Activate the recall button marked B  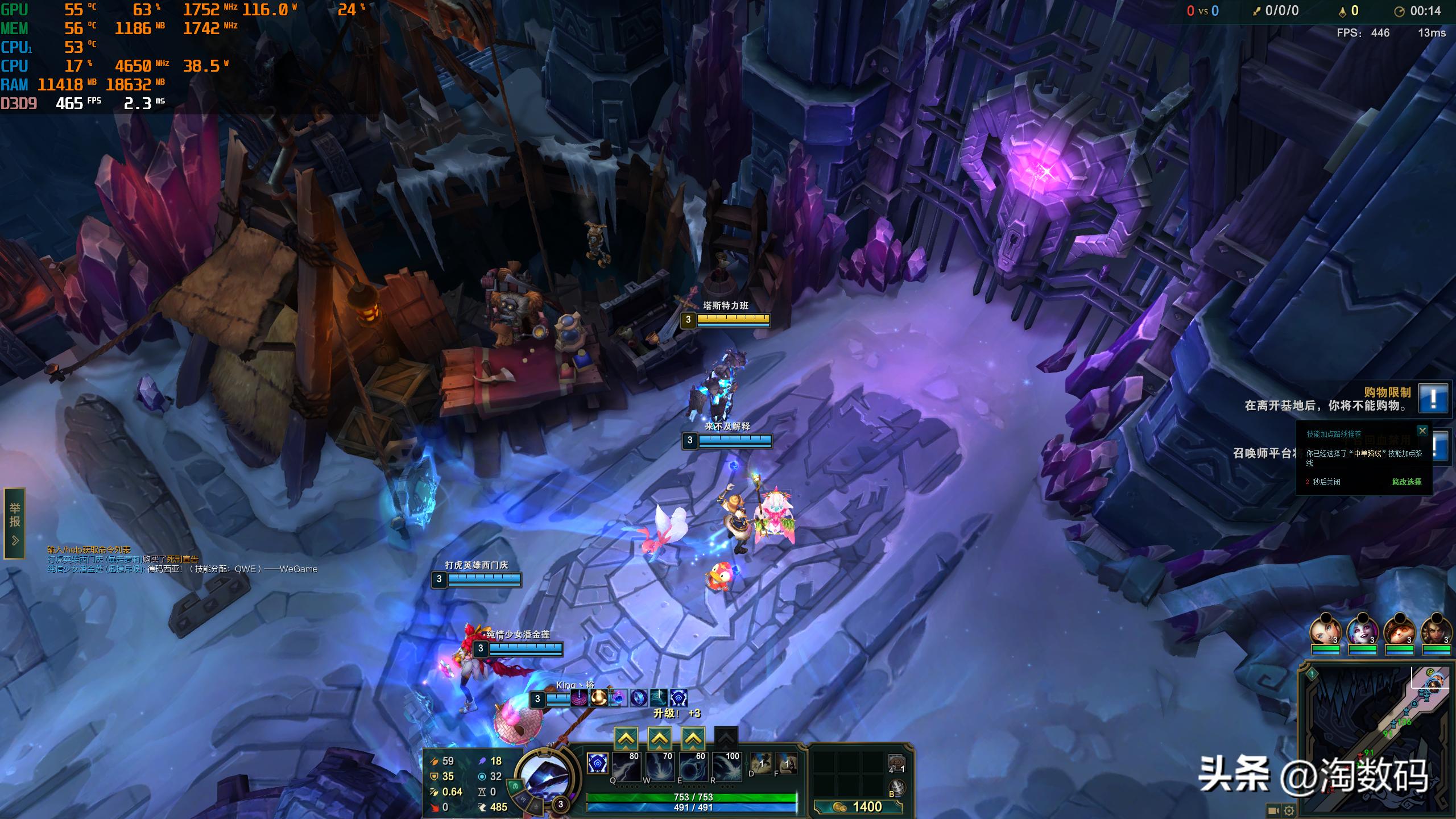click(897, 788)
